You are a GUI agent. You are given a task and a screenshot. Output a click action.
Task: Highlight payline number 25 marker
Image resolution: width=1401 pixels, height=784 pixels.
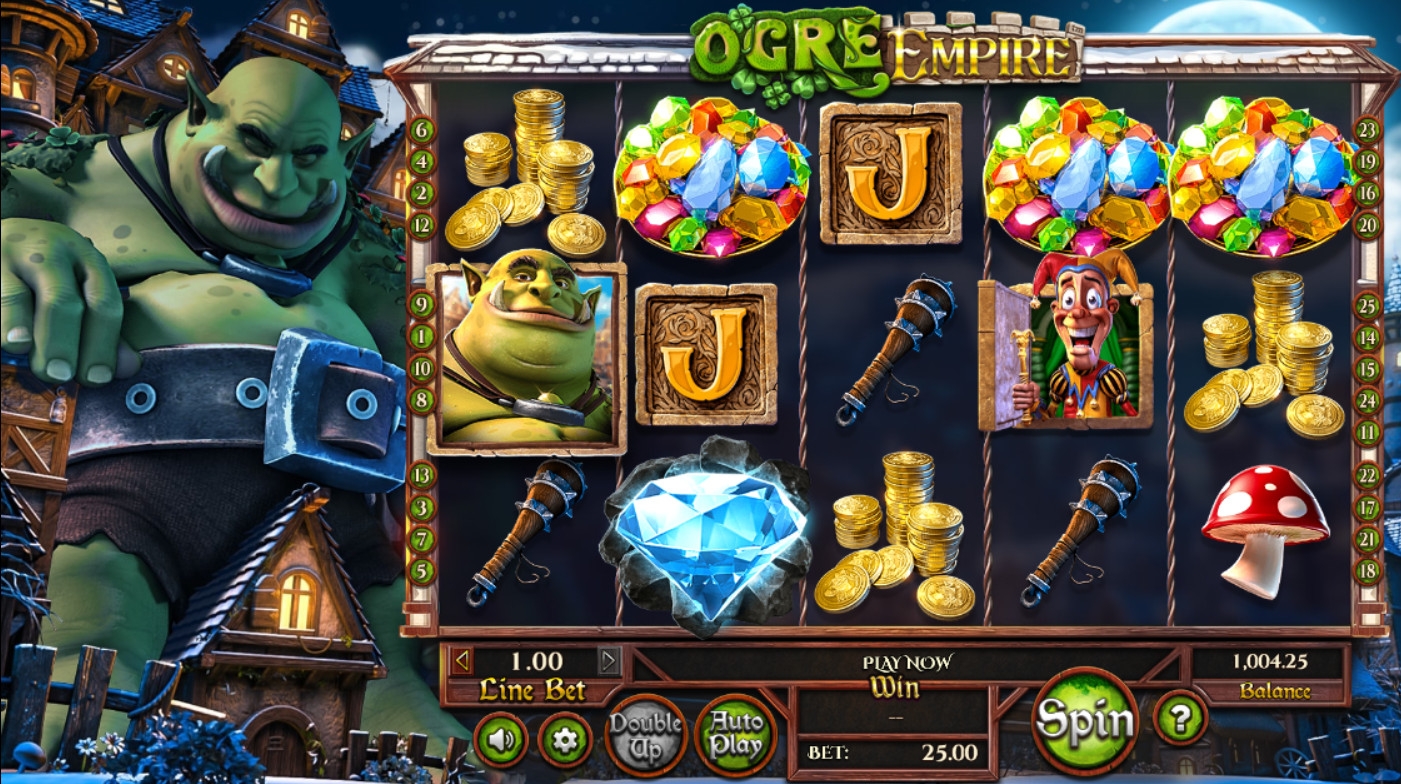(1367, 305)
